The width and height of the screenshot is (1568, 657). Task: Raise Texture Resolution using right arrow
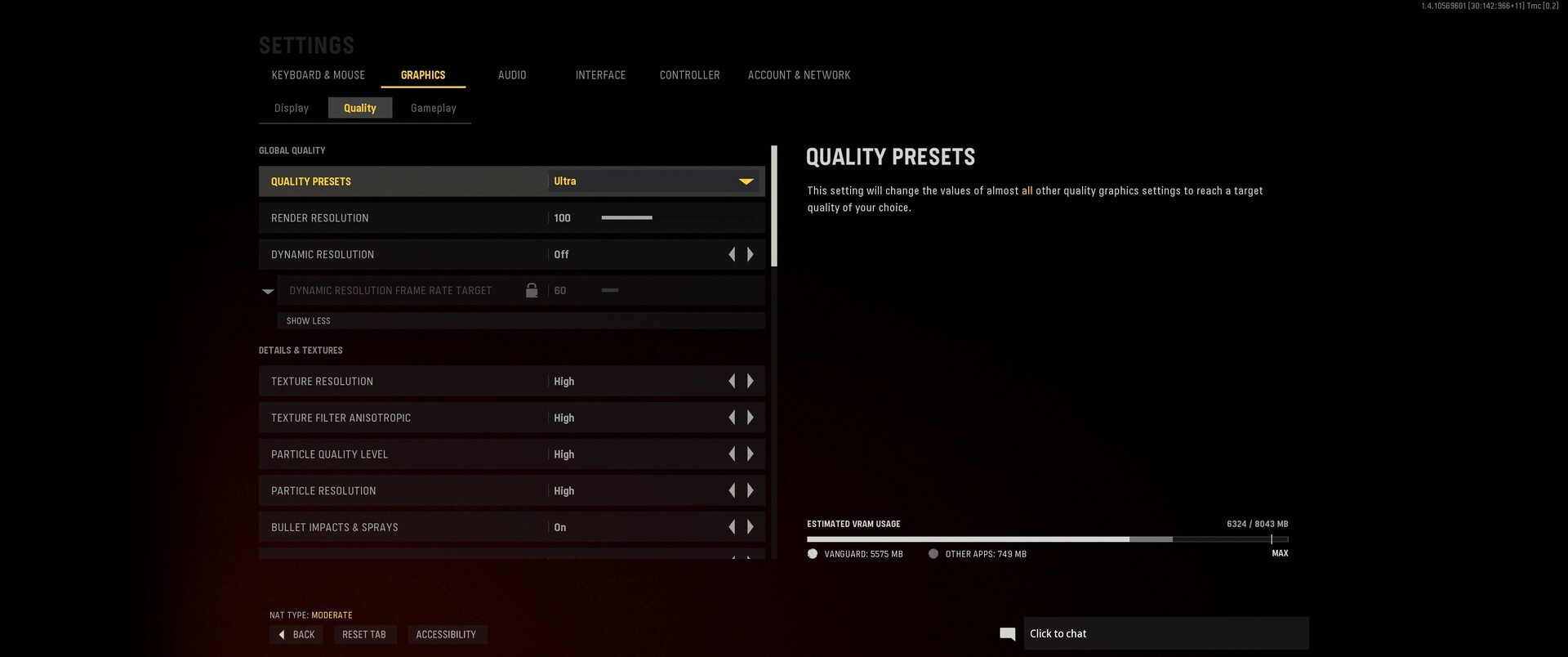(751, 382)
